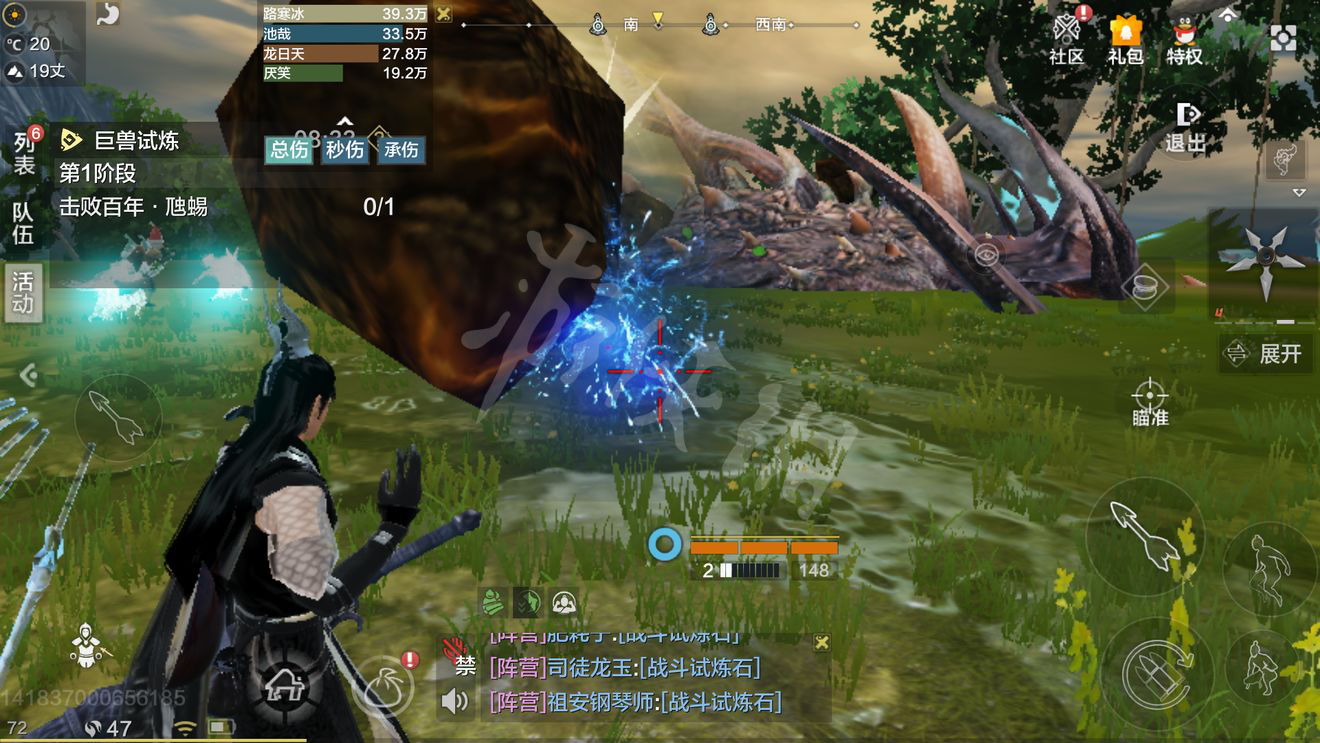This screenshot has width=1320, height=743.
Task: Close the damage ranking panel
Action: (443, 14)
